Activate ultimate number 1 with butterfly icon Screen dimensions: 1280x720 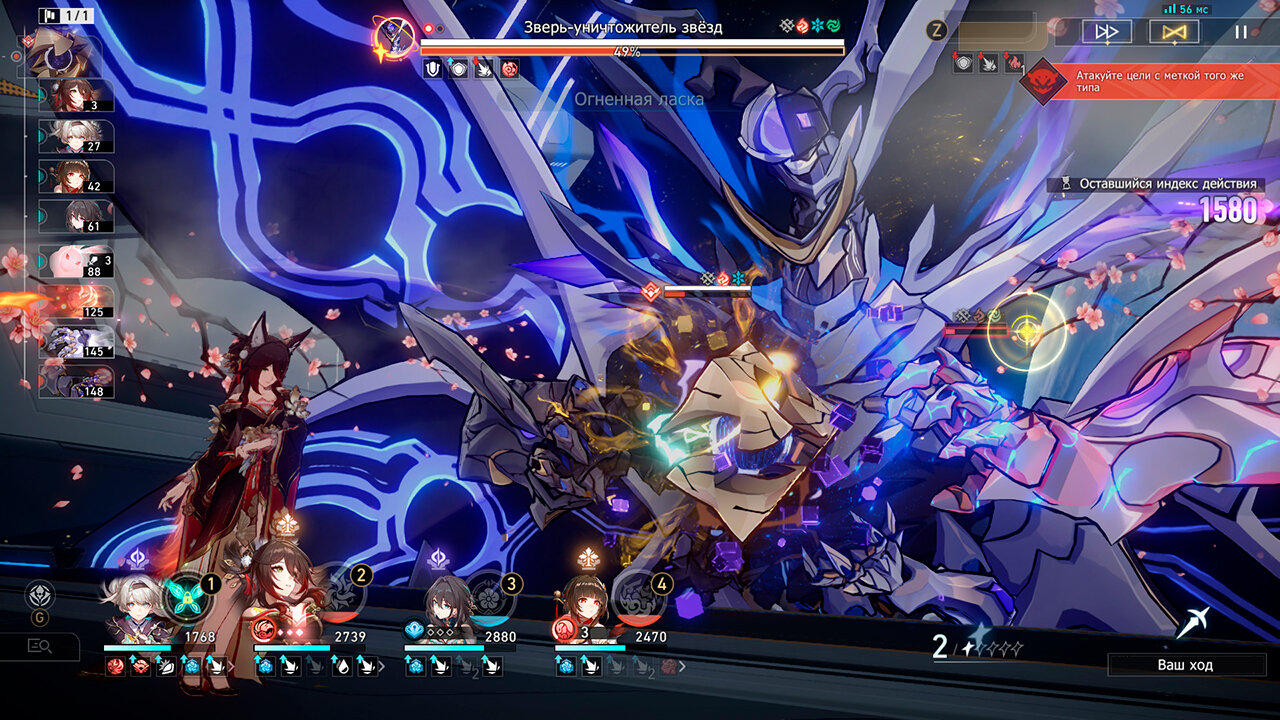click(x=185, y=597)
